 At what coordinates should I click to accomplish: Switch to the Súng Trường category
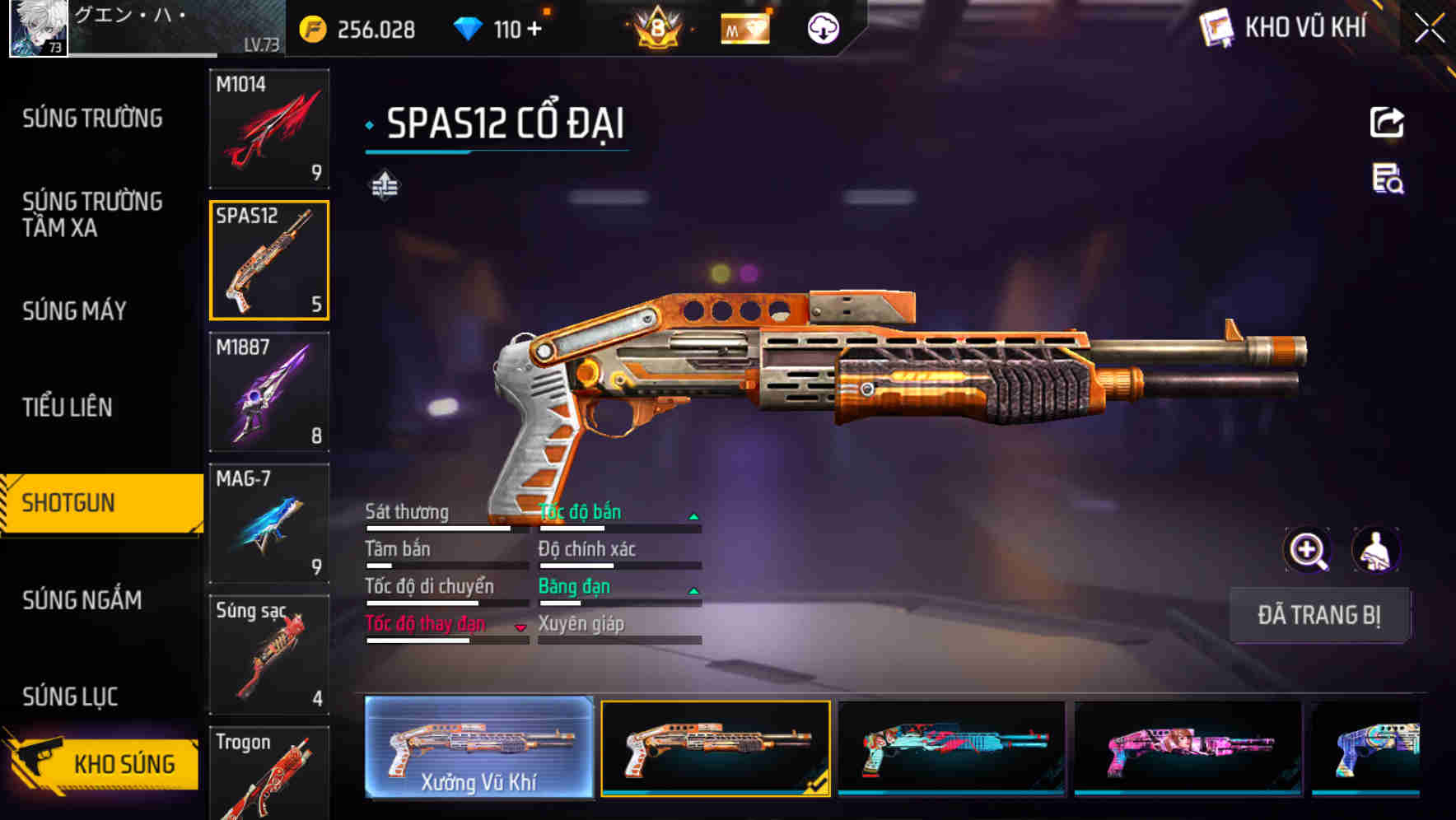tap(92, 119)
